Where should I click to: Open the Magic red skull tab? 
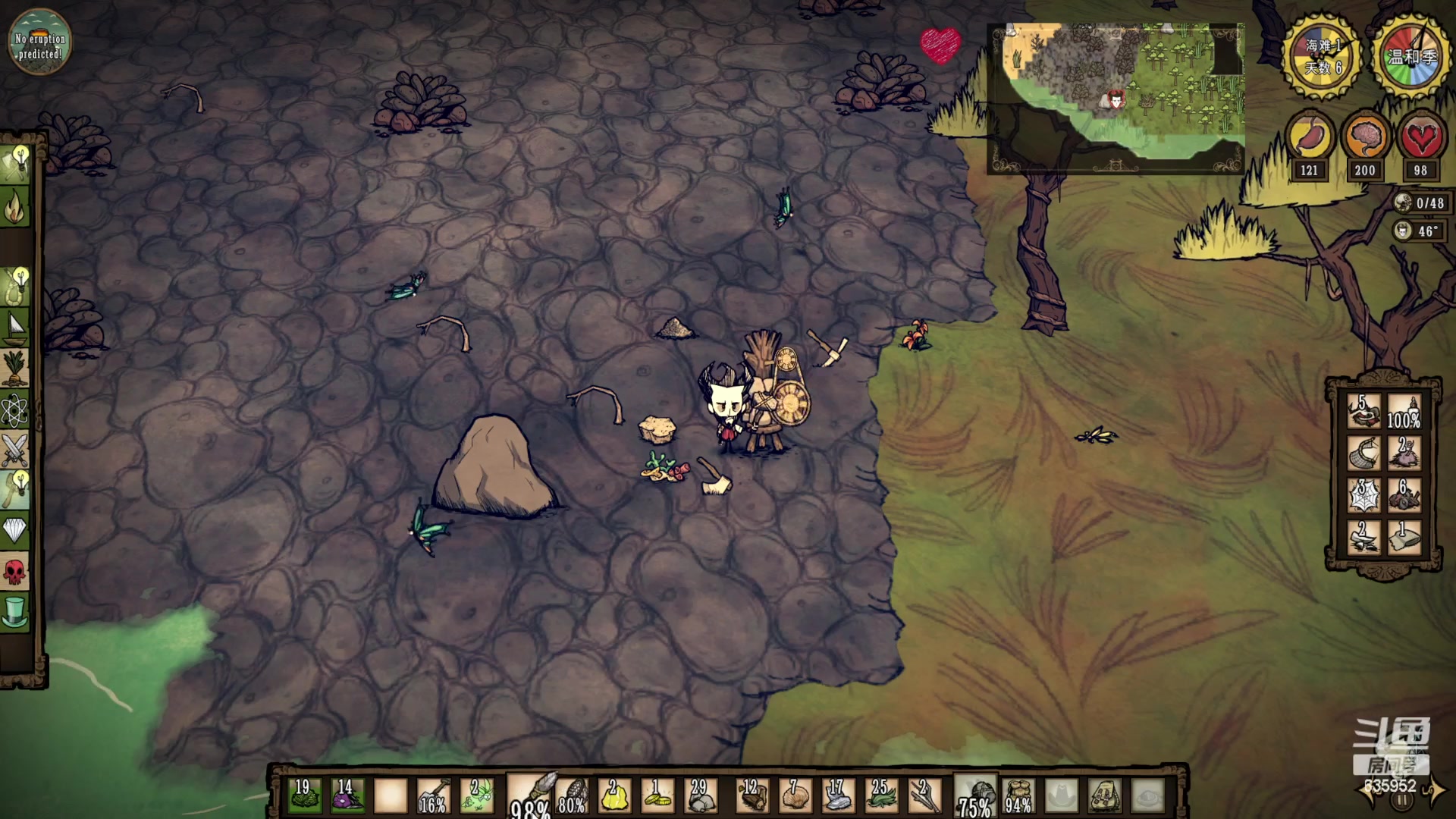click(15, 571)
